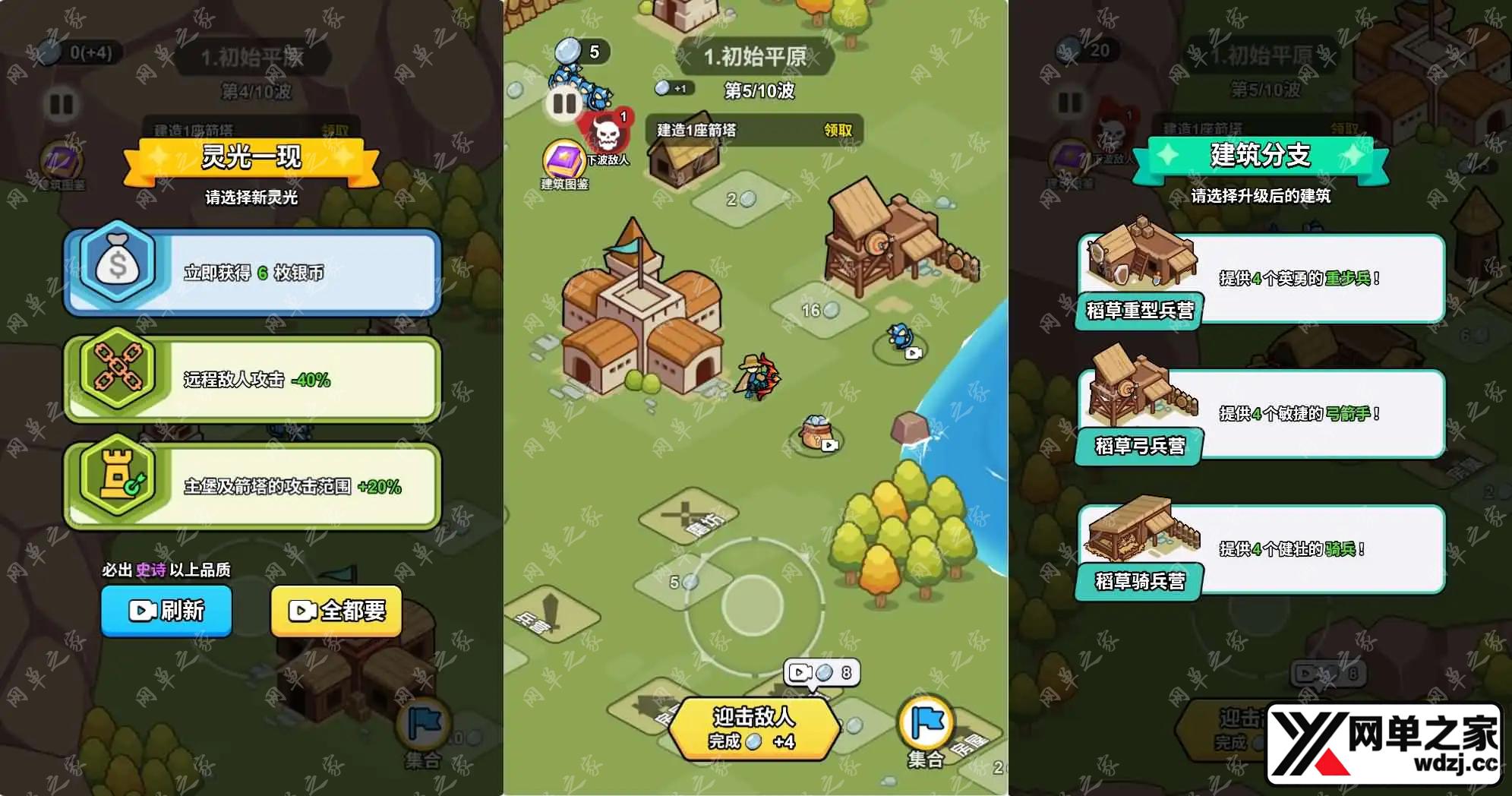
Task: Pick the tower attack range +20% perk
Action: tap(253, 486)
